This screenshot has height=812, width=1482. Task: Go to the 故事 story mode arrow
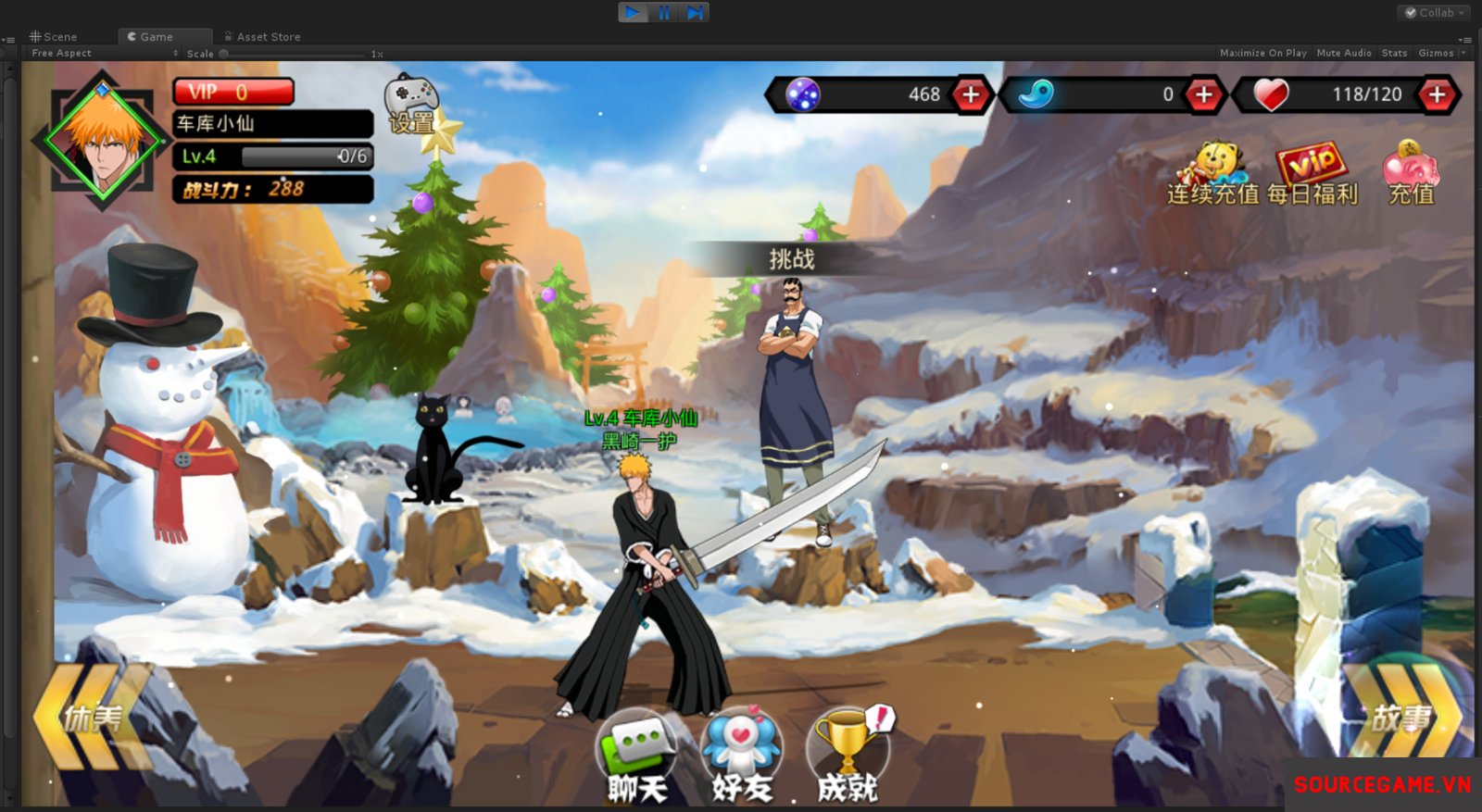click(x=1402, y=717)
